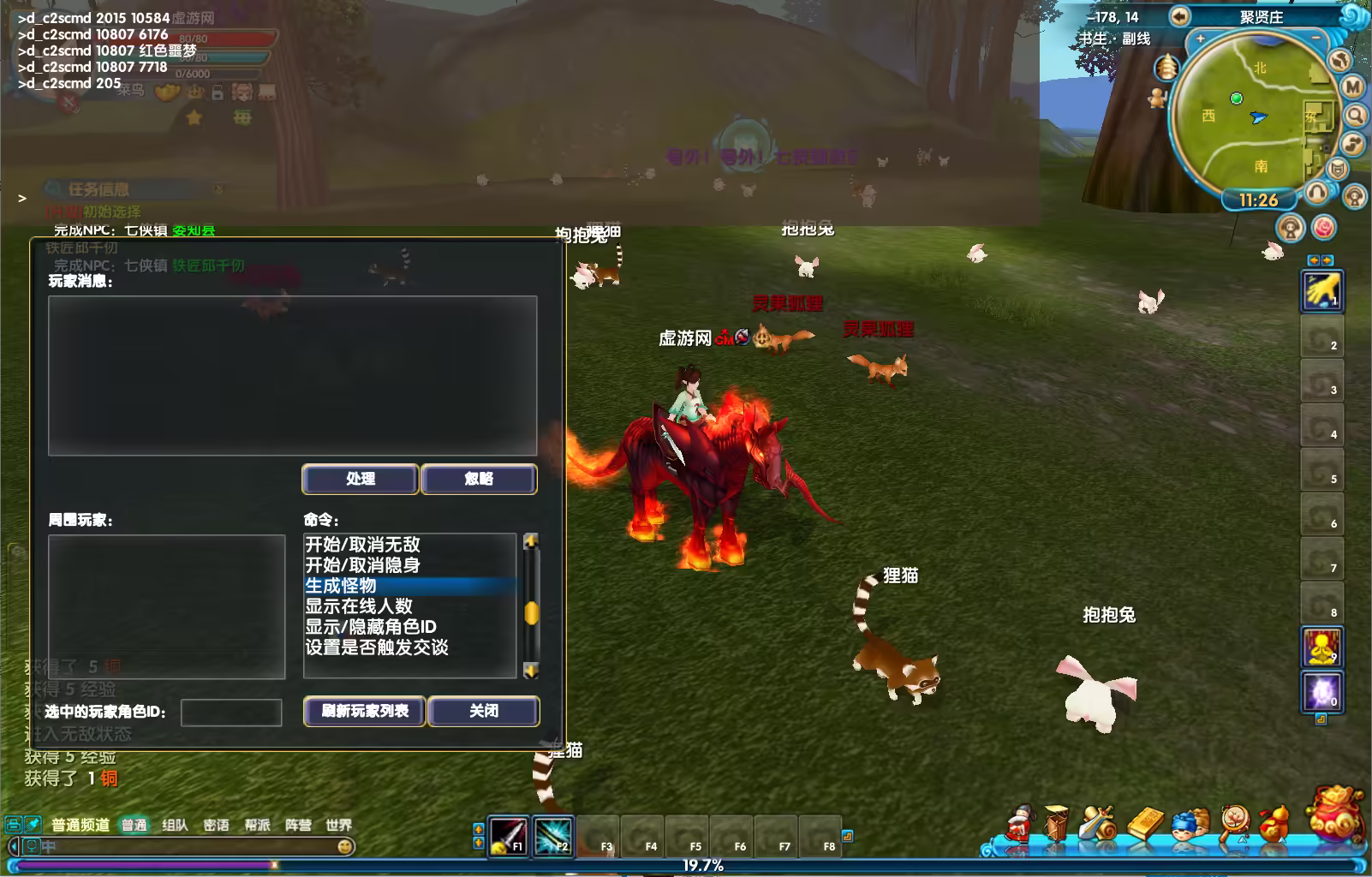The image size is (1372, 877).
Task: Click the smiley emoticon in chat bar
Action: click(345, 847)
